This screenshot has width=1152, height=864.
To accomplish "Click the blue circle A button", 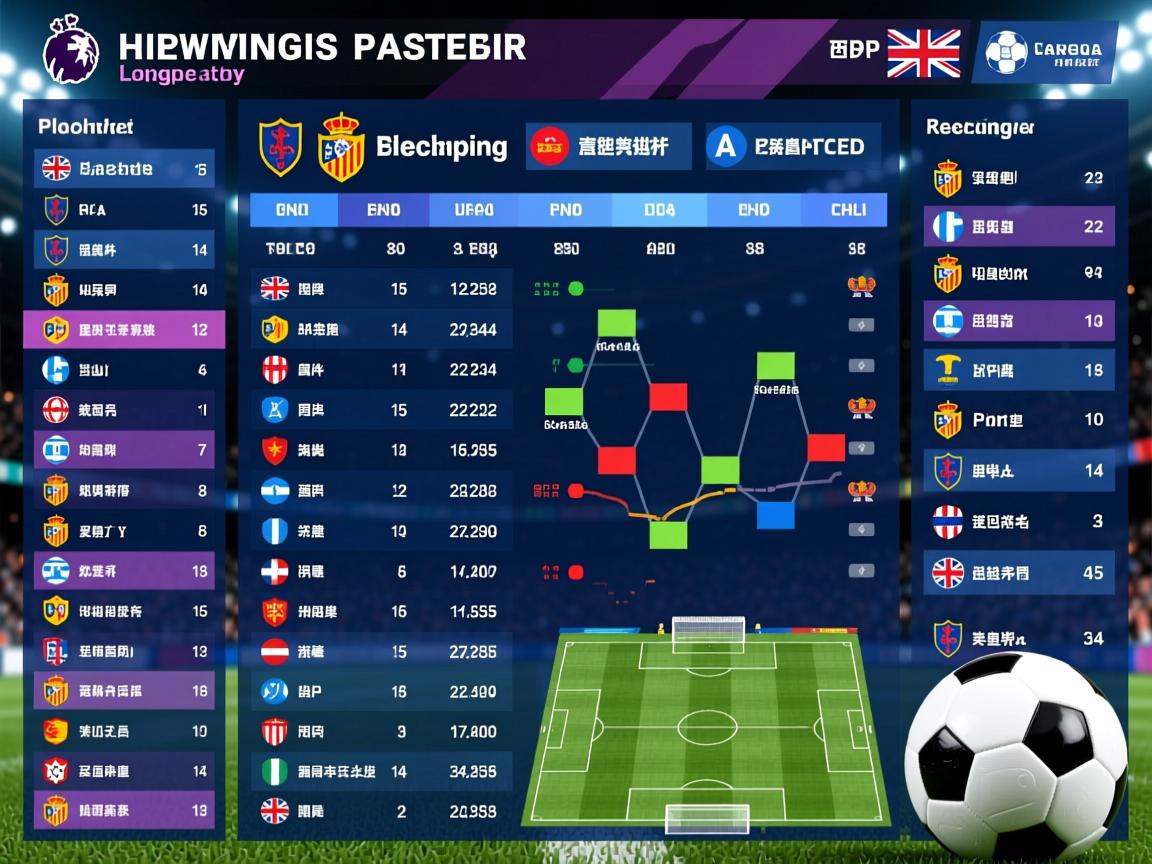I will tap(725, 147).
